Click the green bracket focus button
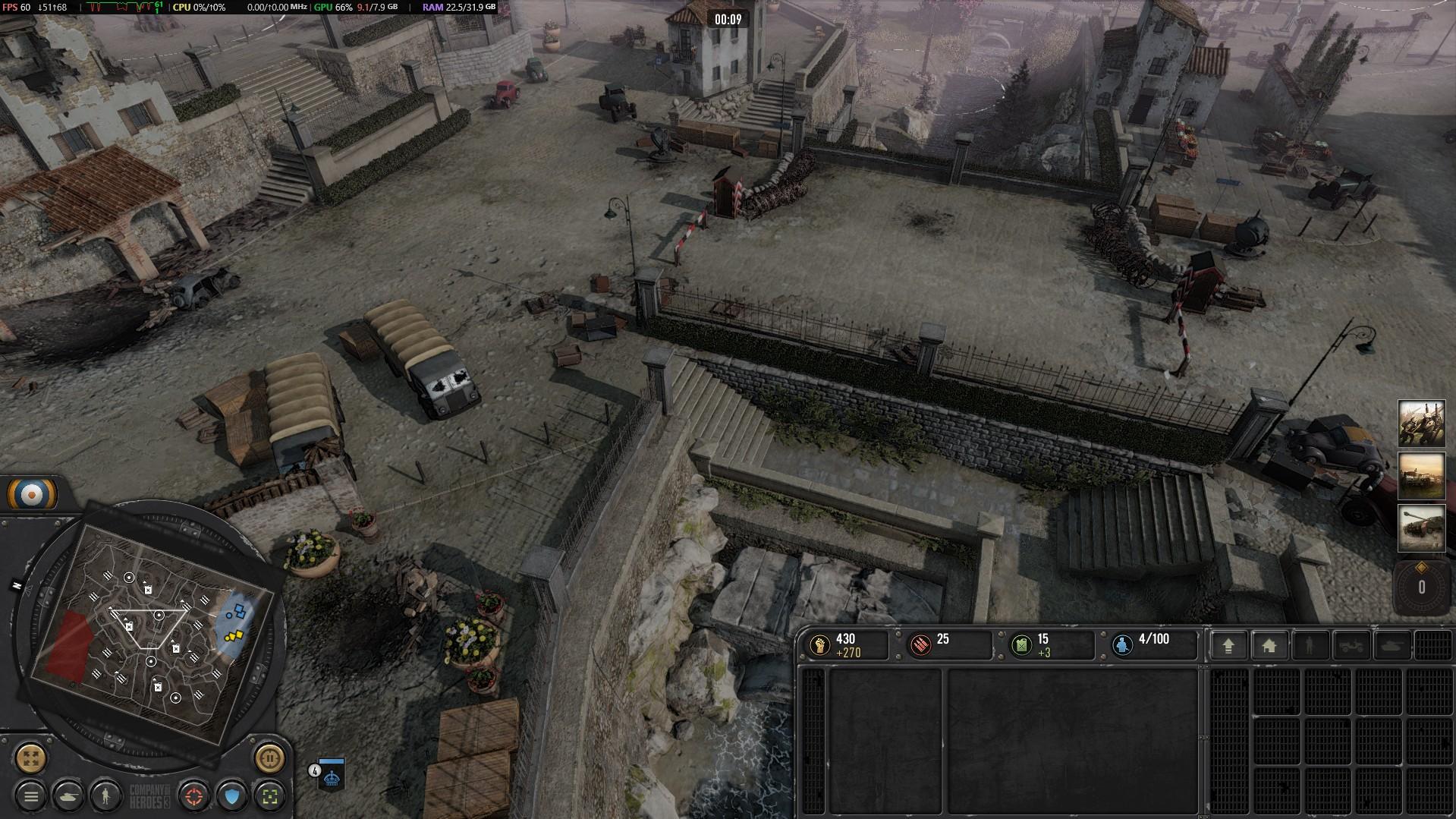 269,796
